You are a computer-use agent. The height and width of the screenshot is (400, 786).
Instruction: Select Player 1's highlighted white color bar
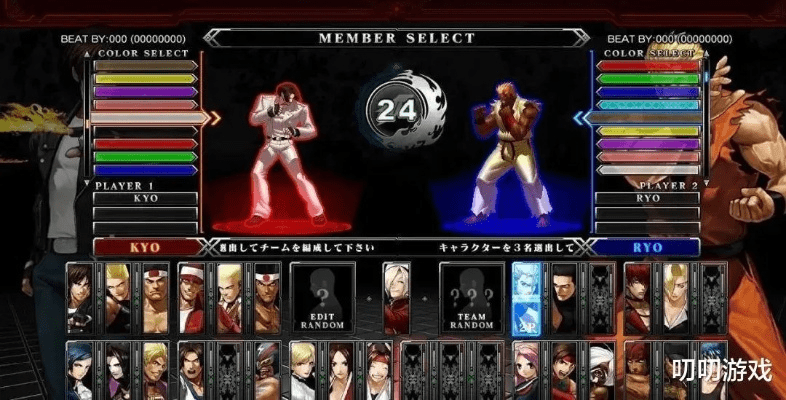click(148, 117)
